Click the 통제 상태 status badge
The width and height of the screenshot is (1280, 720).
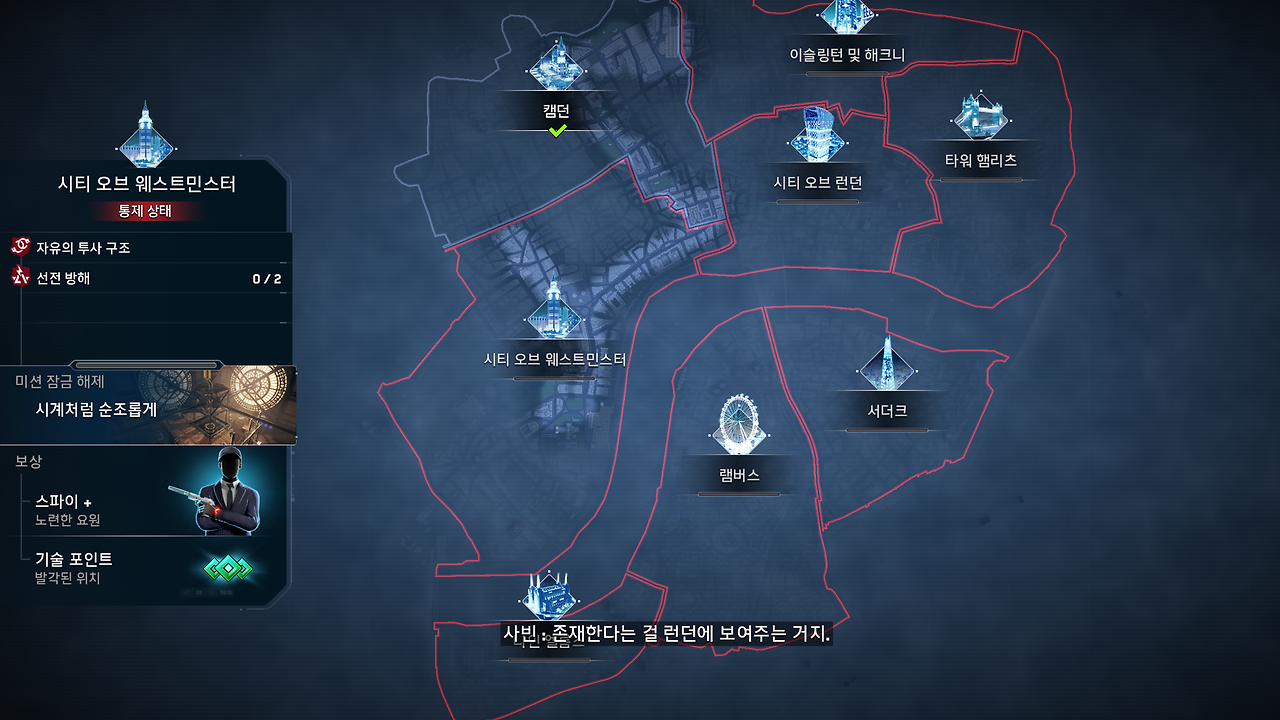pos(146,211)
